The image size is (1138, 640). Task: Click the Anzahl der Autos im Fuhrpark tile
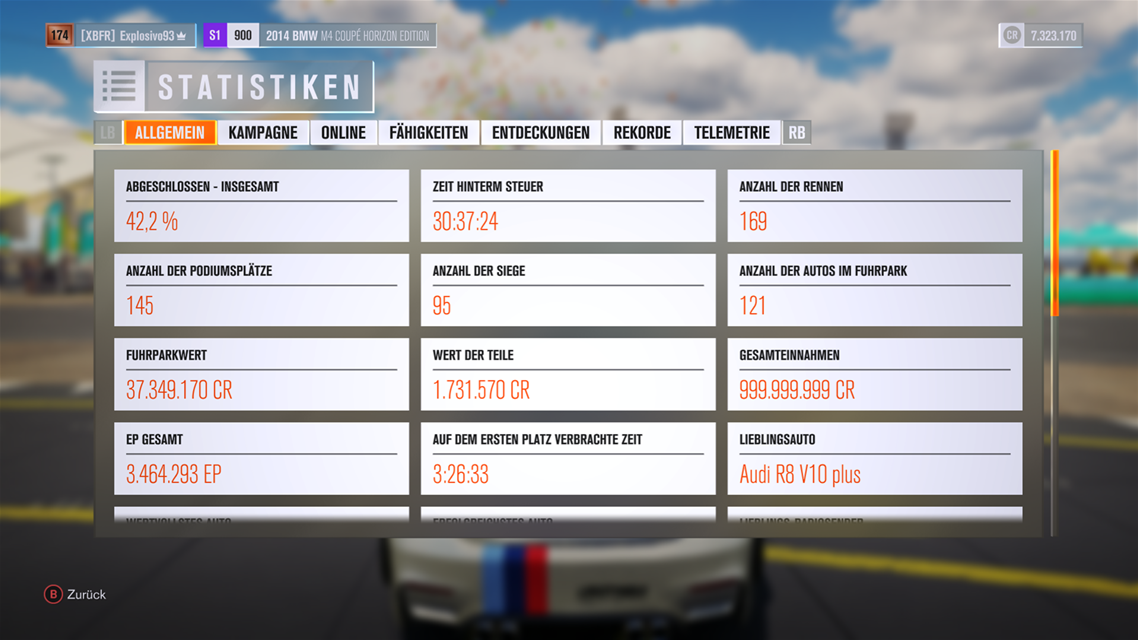(x=874, y=290)
